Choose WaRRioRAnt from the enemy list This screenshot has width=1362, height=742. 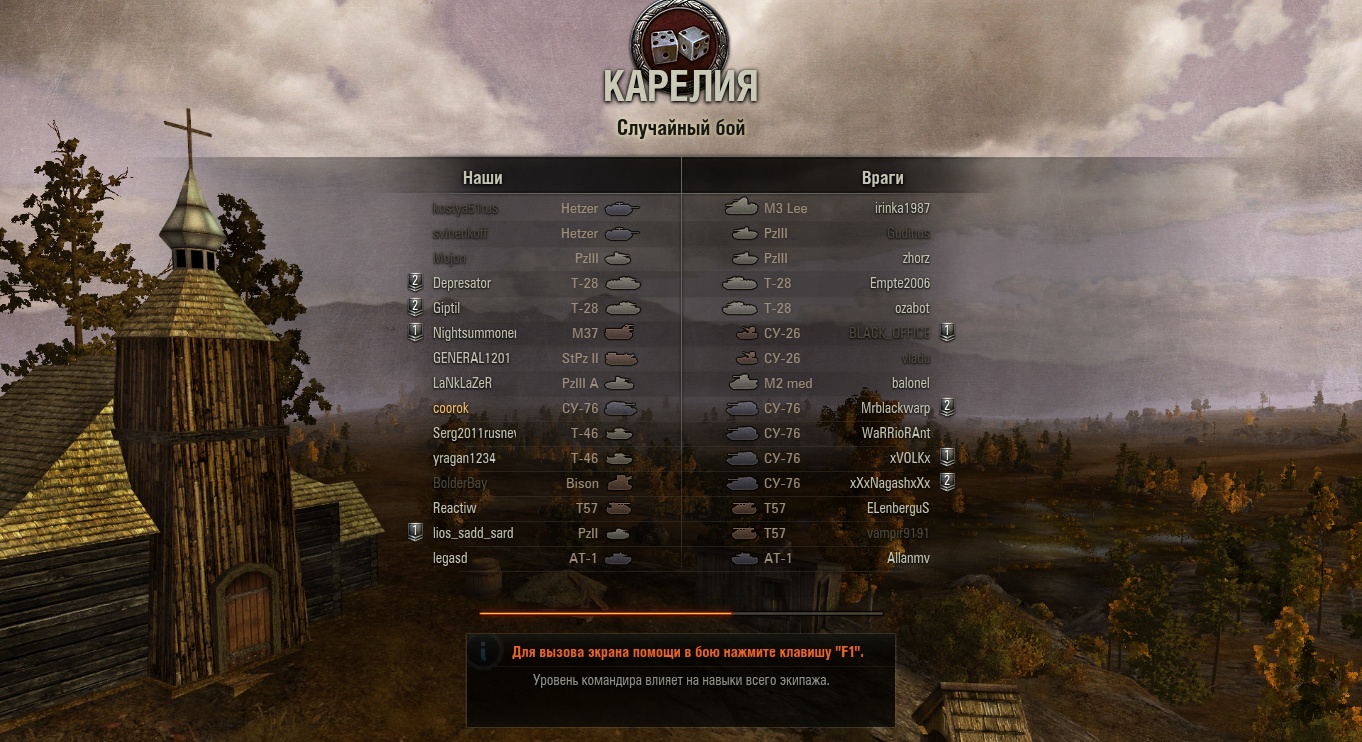coord(895,433)
